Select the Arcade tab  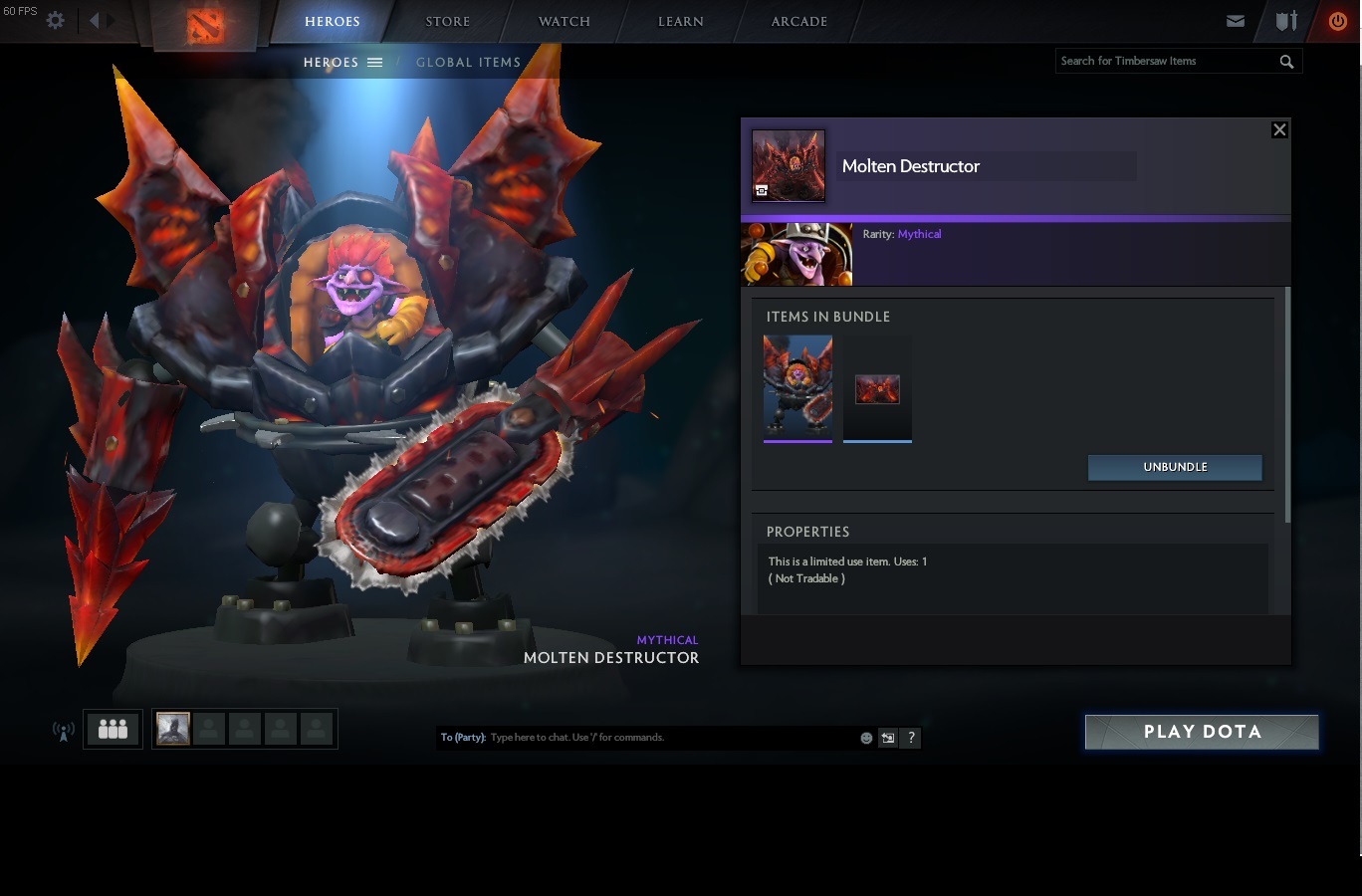pos(798,21)
